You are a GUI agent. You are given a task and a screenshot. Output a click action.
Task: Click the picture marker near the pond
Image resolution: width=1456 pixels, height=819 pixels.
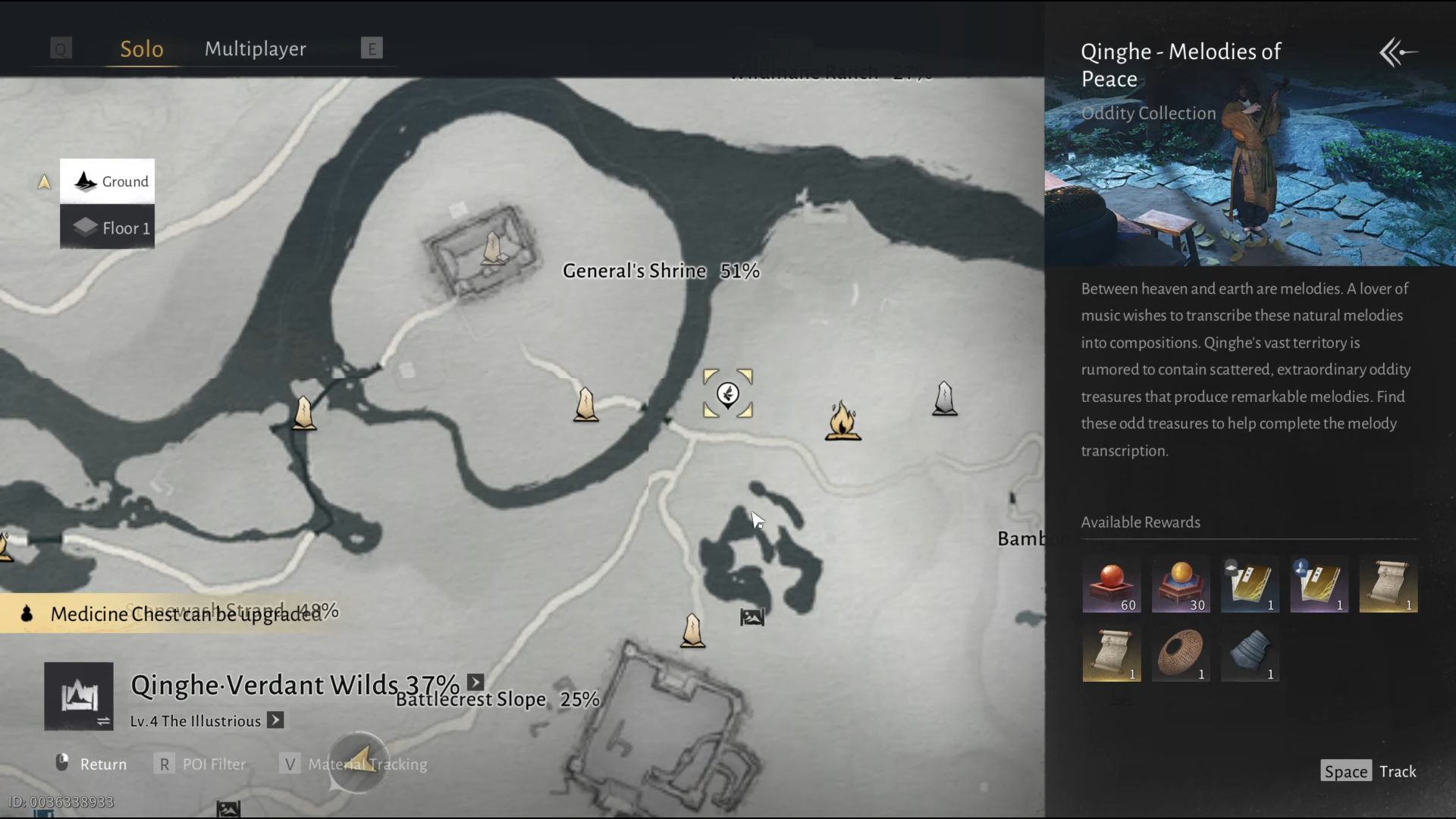pyautogui.click(x=752, y=617)
